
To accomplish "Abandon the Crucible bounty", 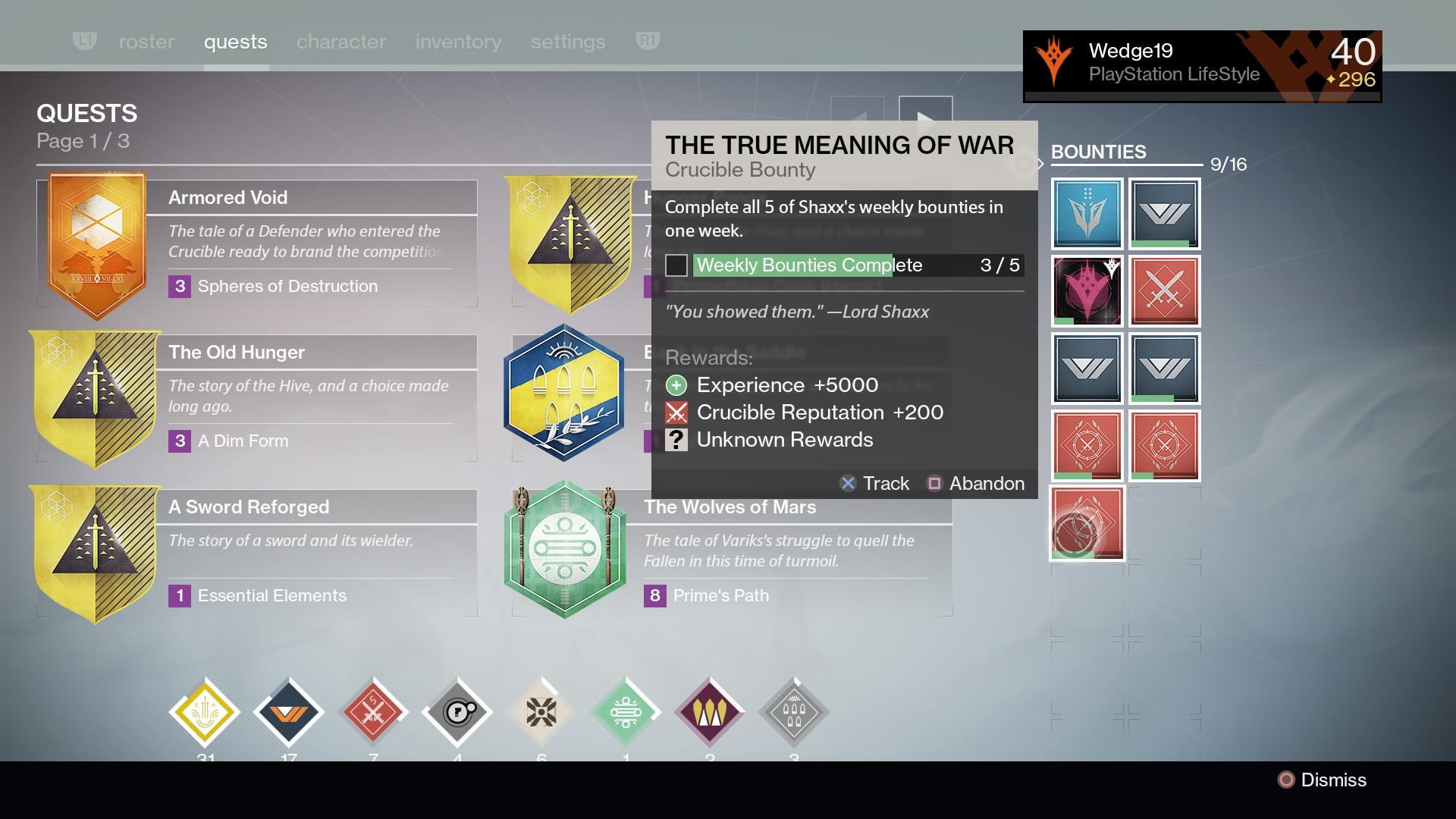I will coord(977,483).
